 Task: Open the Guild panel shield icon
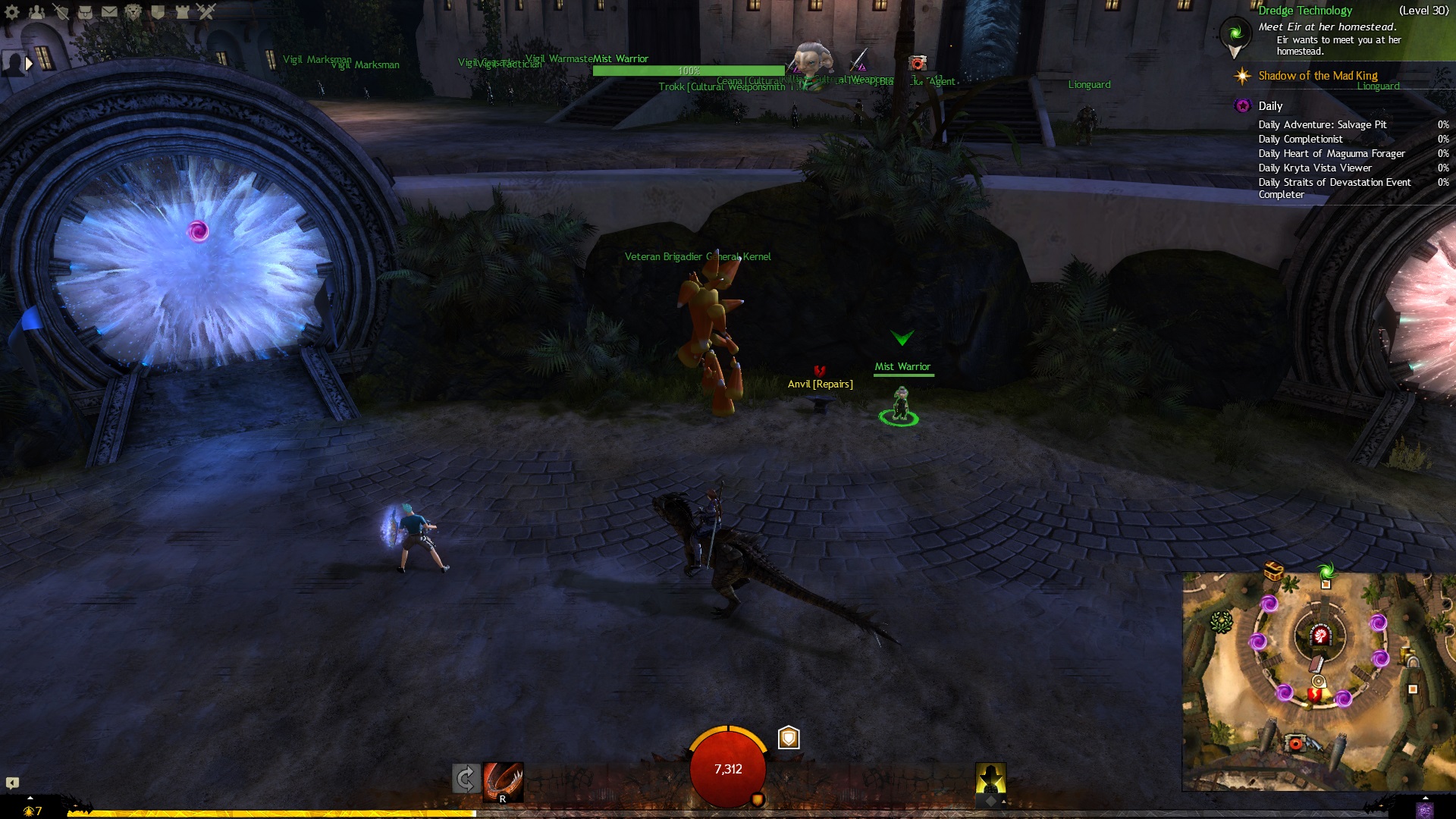pos(158,11)
